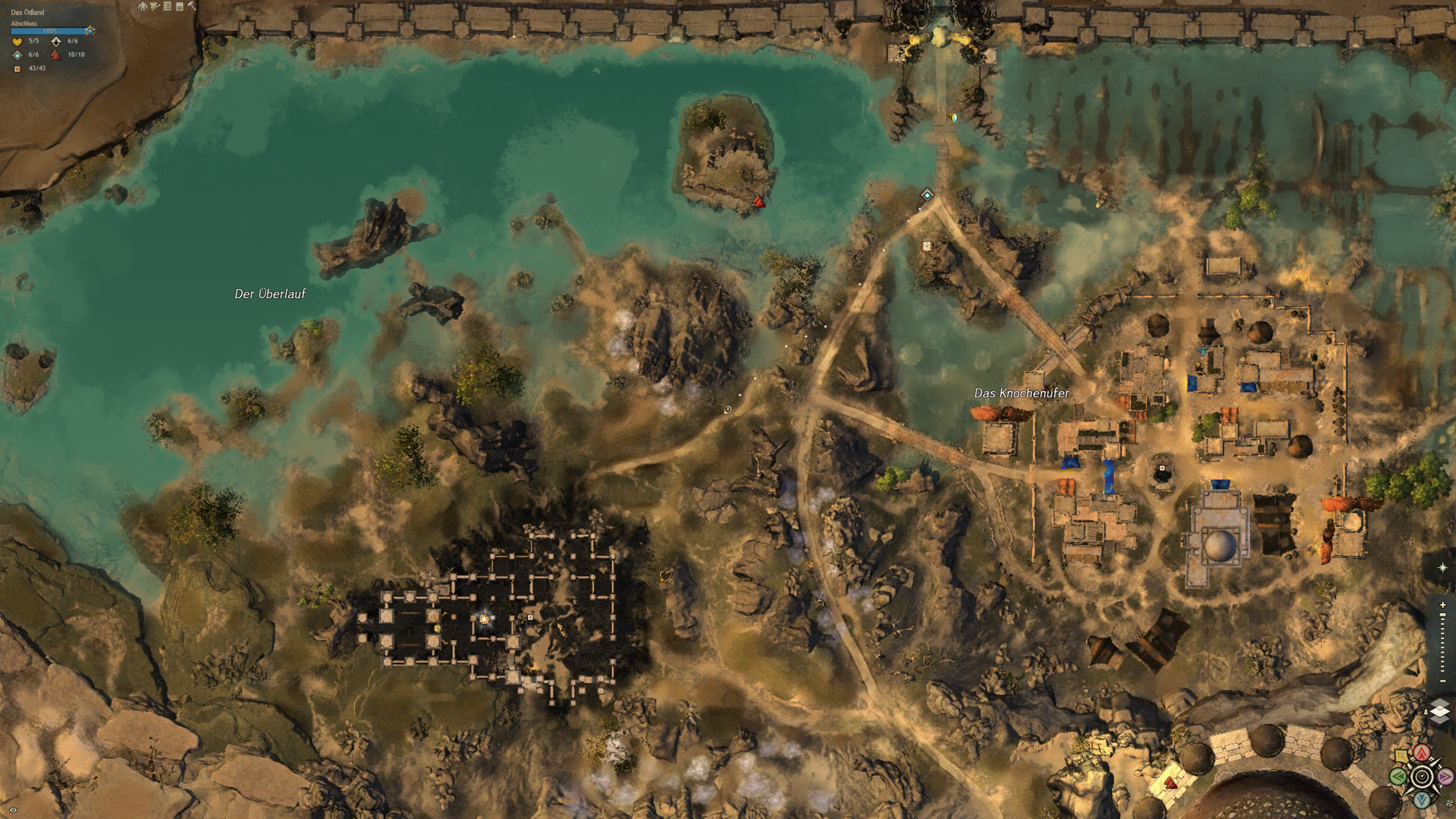The width and height of the screenshot is (1456, 819).
Task: Click the vista marker on the island
Action: coord(758,201)
